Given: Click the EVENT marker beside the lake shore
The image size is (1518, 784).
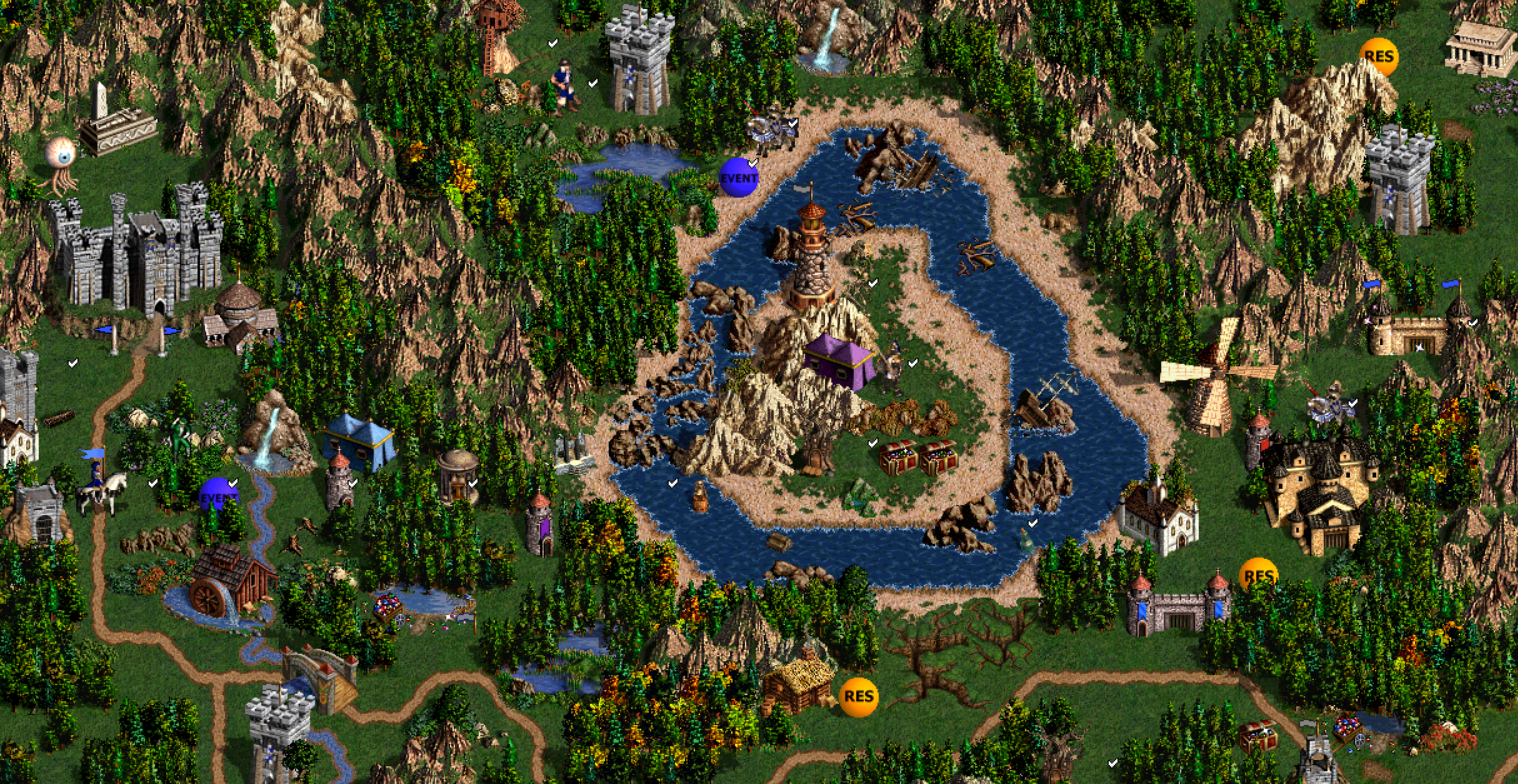Looking at the screenshot, I should click(739, 177).
